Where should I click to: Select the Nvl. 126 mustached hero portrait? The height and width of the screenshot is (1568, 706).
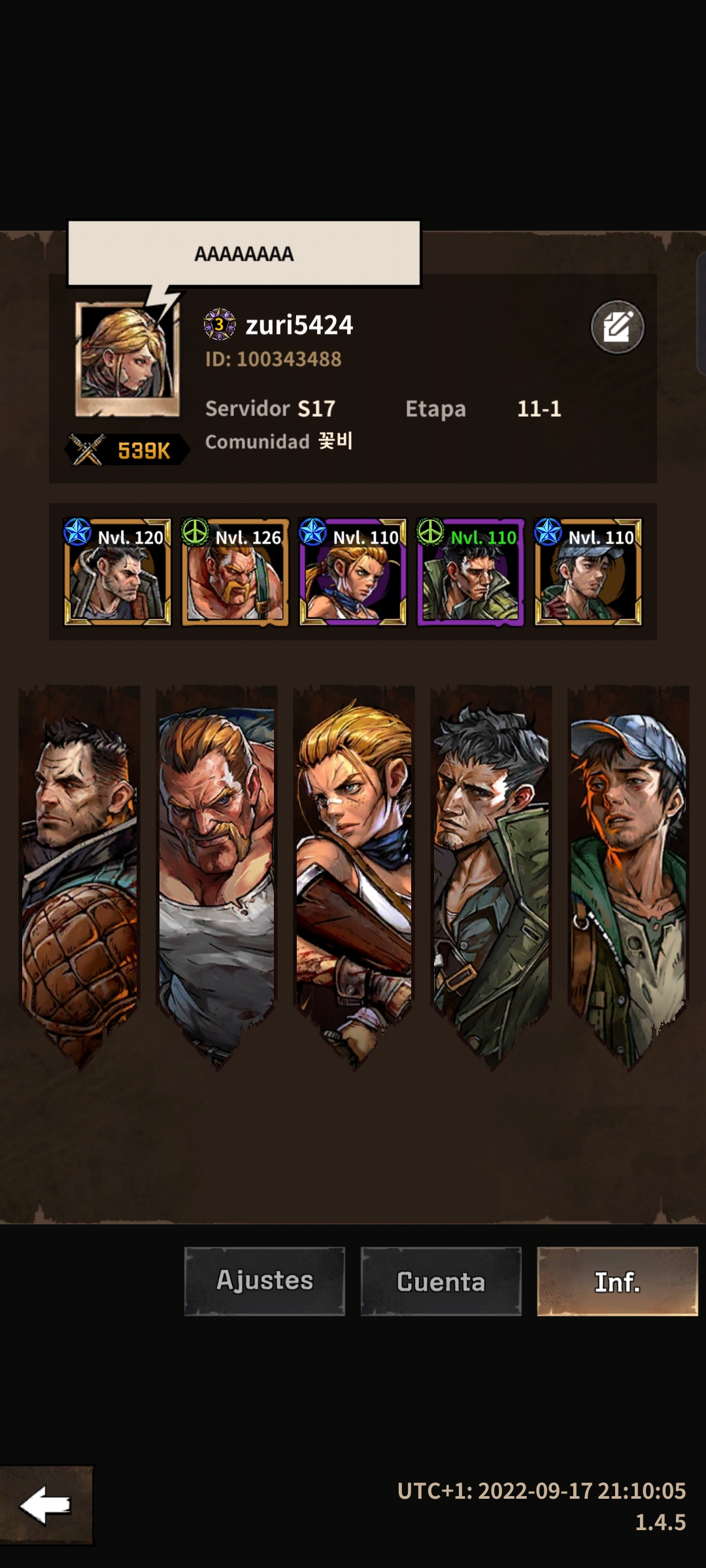235,572
